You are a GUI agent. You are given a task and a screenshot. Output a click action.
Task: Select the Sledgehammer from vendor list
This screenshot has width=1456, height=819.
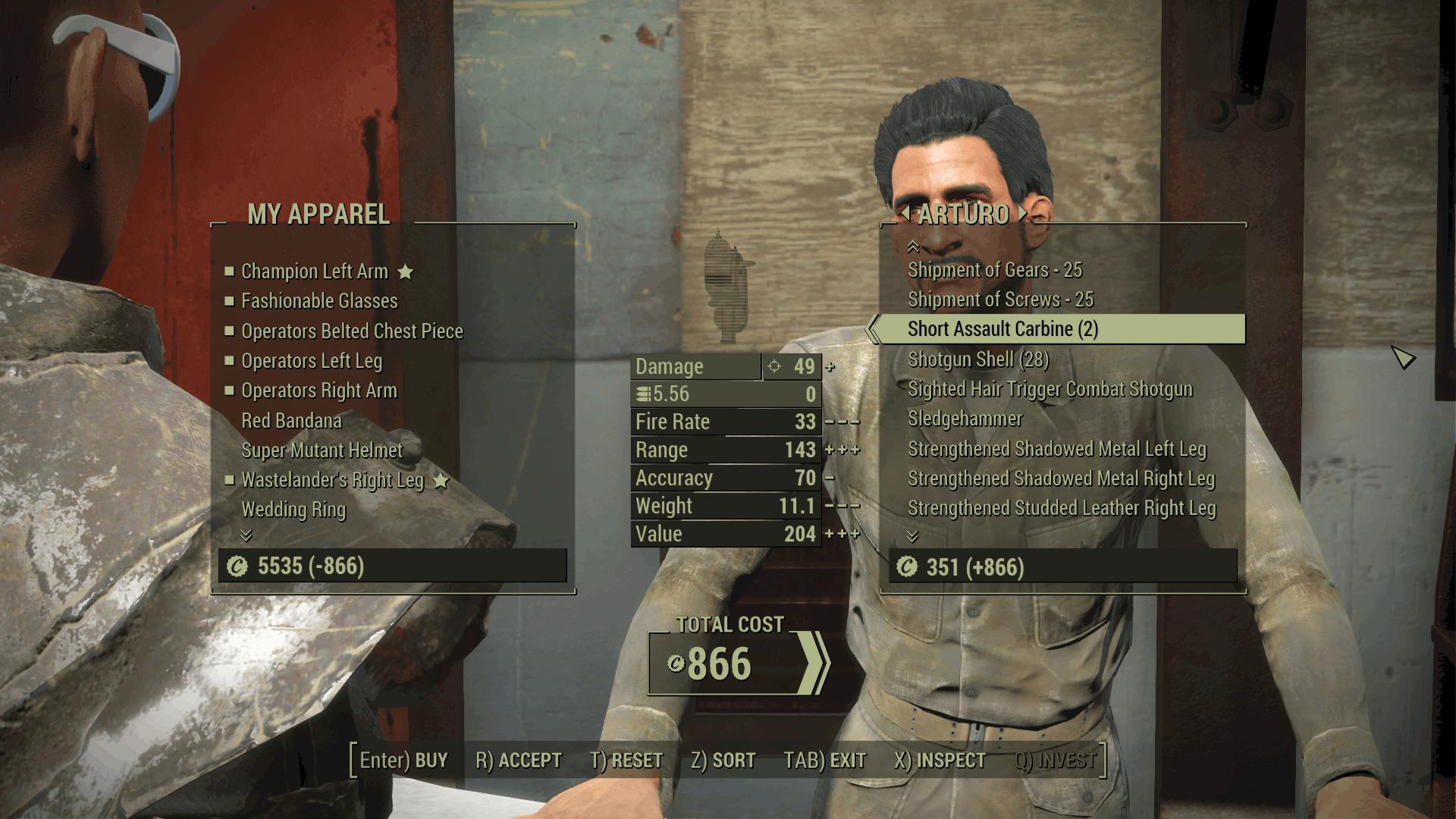(965, 419)
